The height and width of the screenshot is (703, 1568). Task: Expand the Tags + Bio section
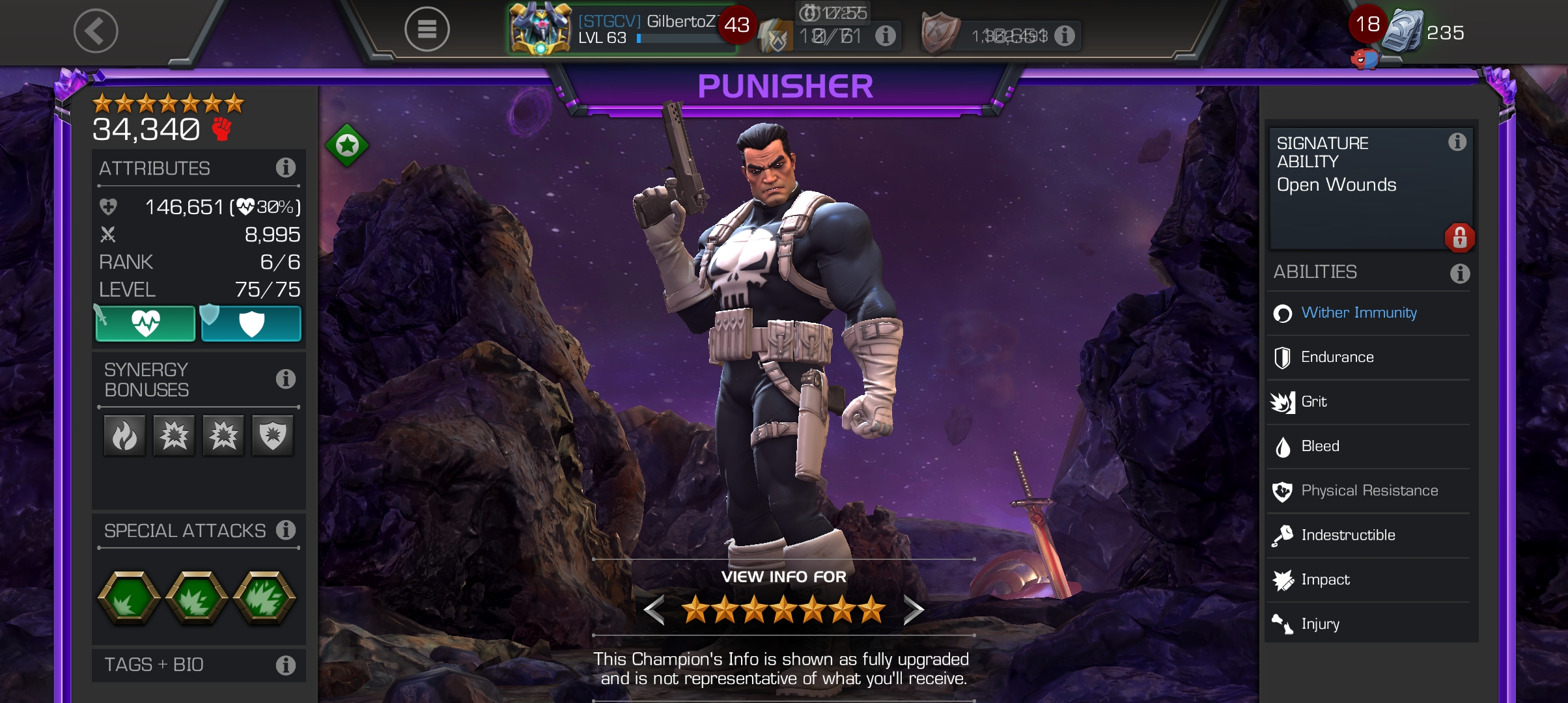pyautogui.click(x=285, y=665)
